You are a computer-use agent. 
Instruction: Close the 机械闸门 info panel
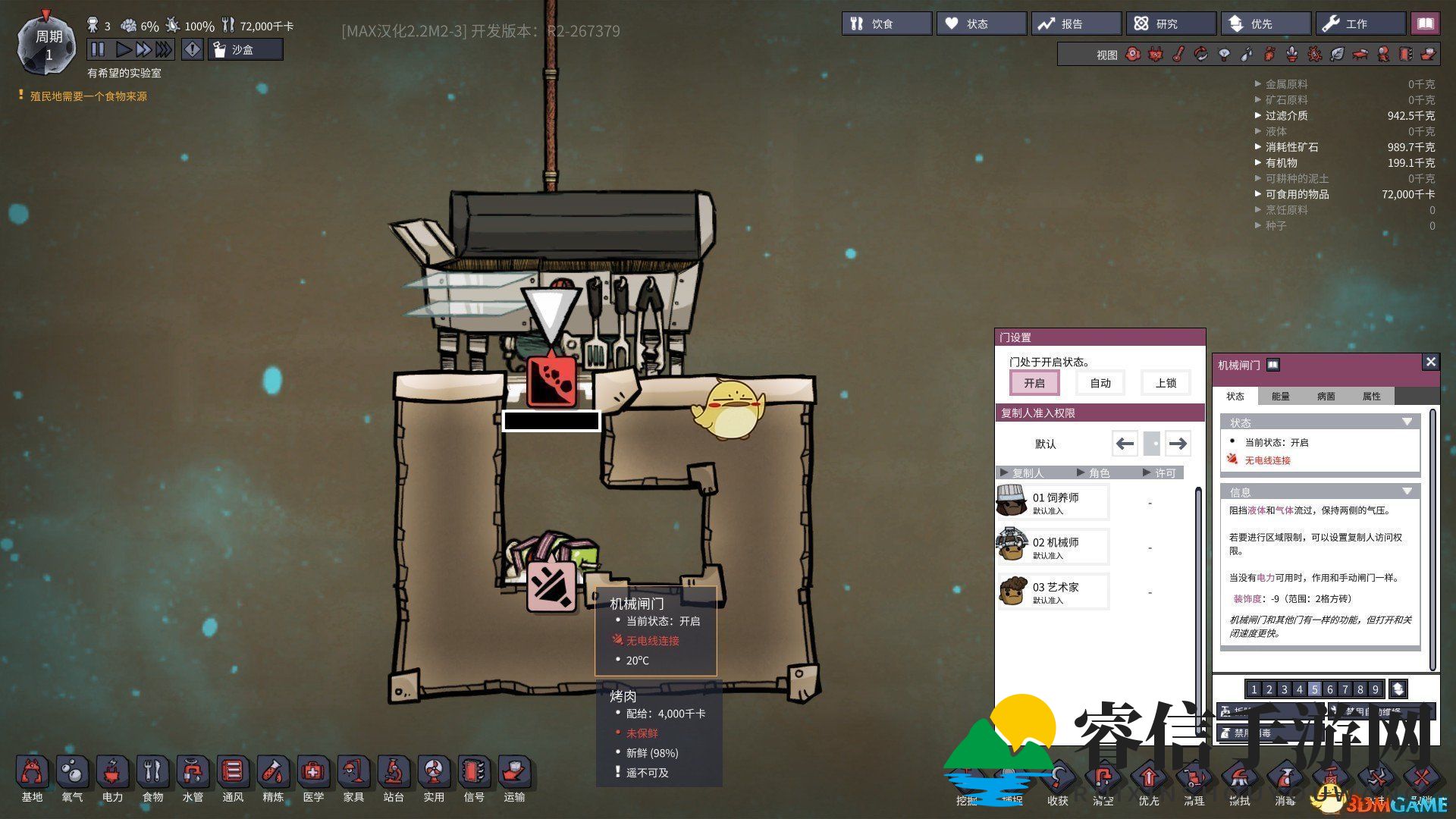coord(1430,362)
